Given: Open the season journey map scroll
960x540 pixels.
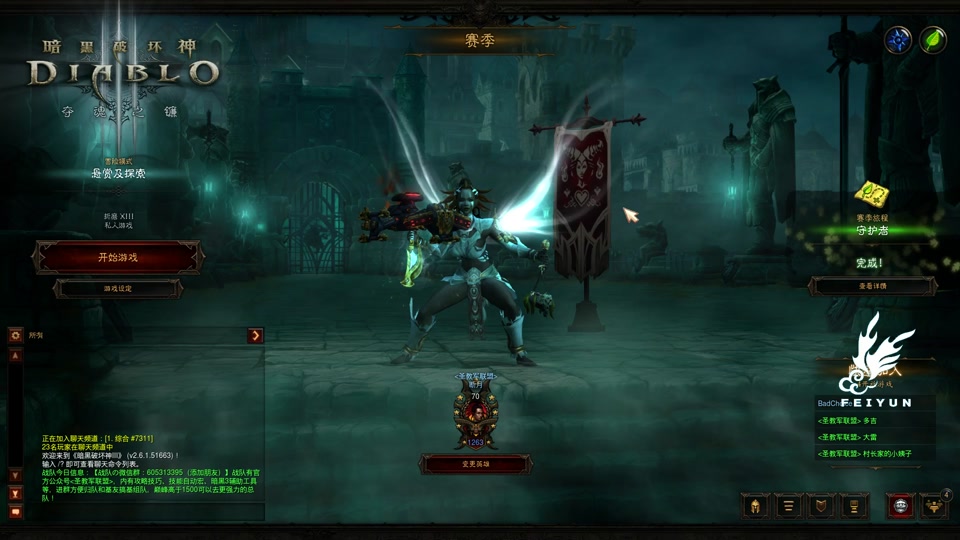Looking at the screenshot, I should pos(869,195).
